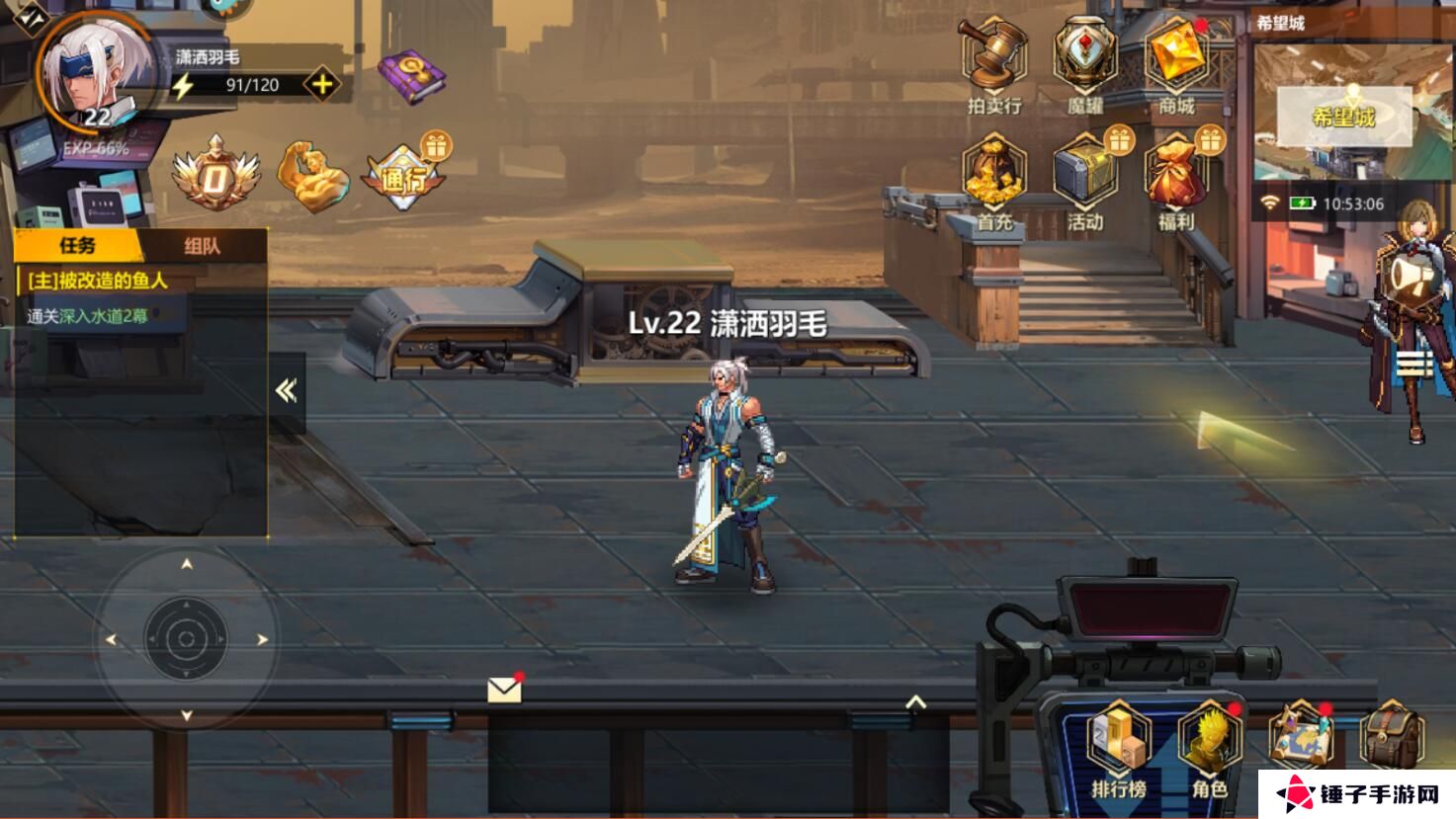This screenshot has height=819, width=1456.
Task: Claim rewards from 福利 welfare icon
Action: pyautogui.click(x=1178, y=178)
